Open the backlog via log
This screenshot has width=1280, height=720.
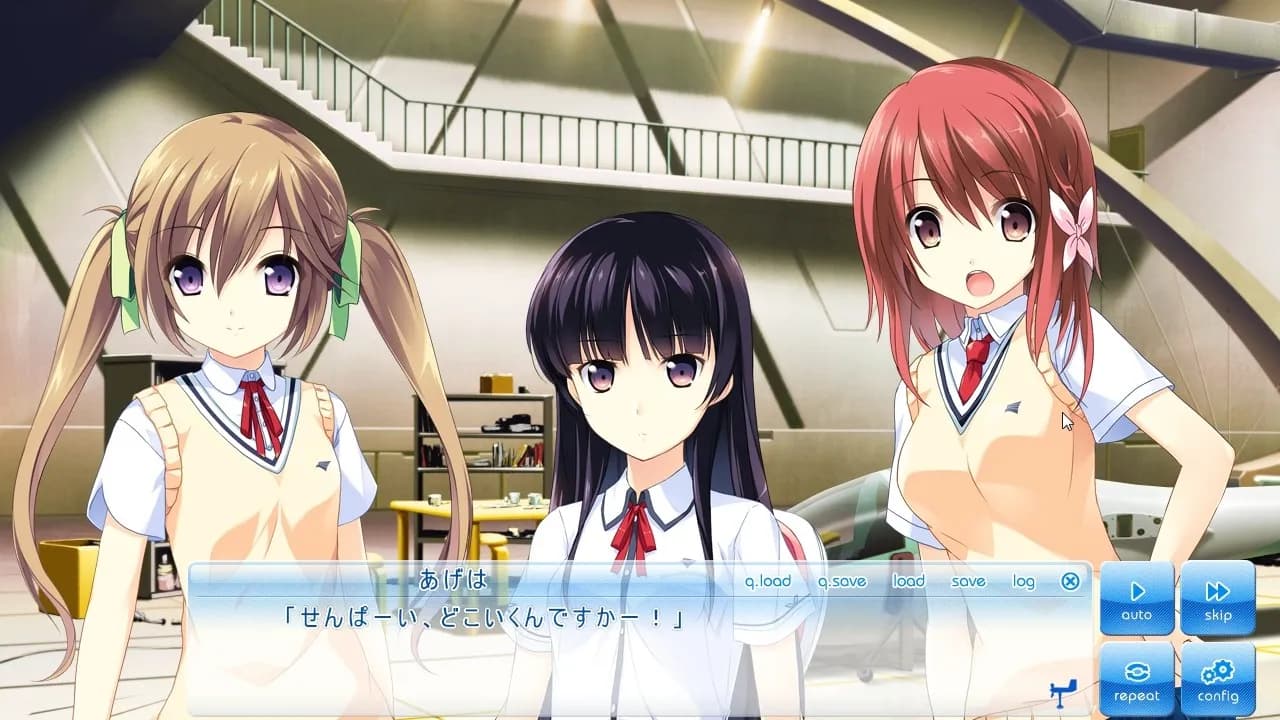click(x=1023, y=580)
